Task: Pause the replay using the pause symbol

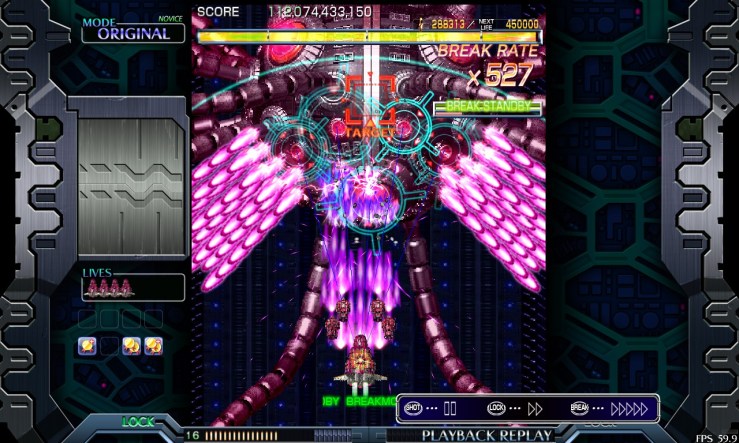Action: tap(450, 408)
